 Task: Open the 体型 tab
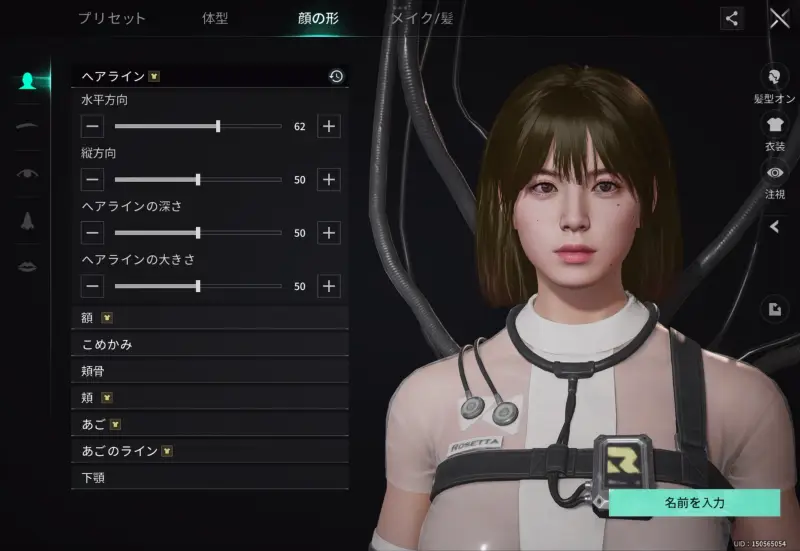point(215,18)
